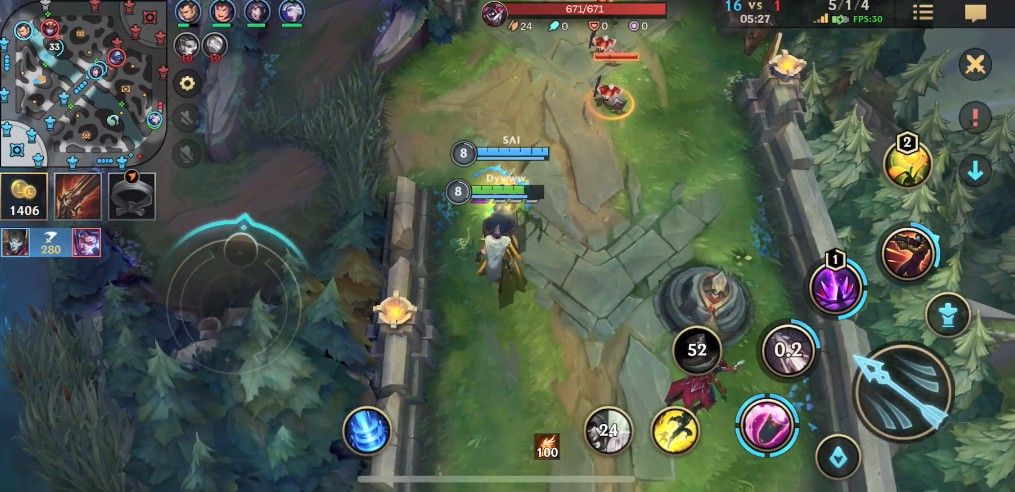
Task: Send the crossed swords attack ping
Action: tap(974, 65)
